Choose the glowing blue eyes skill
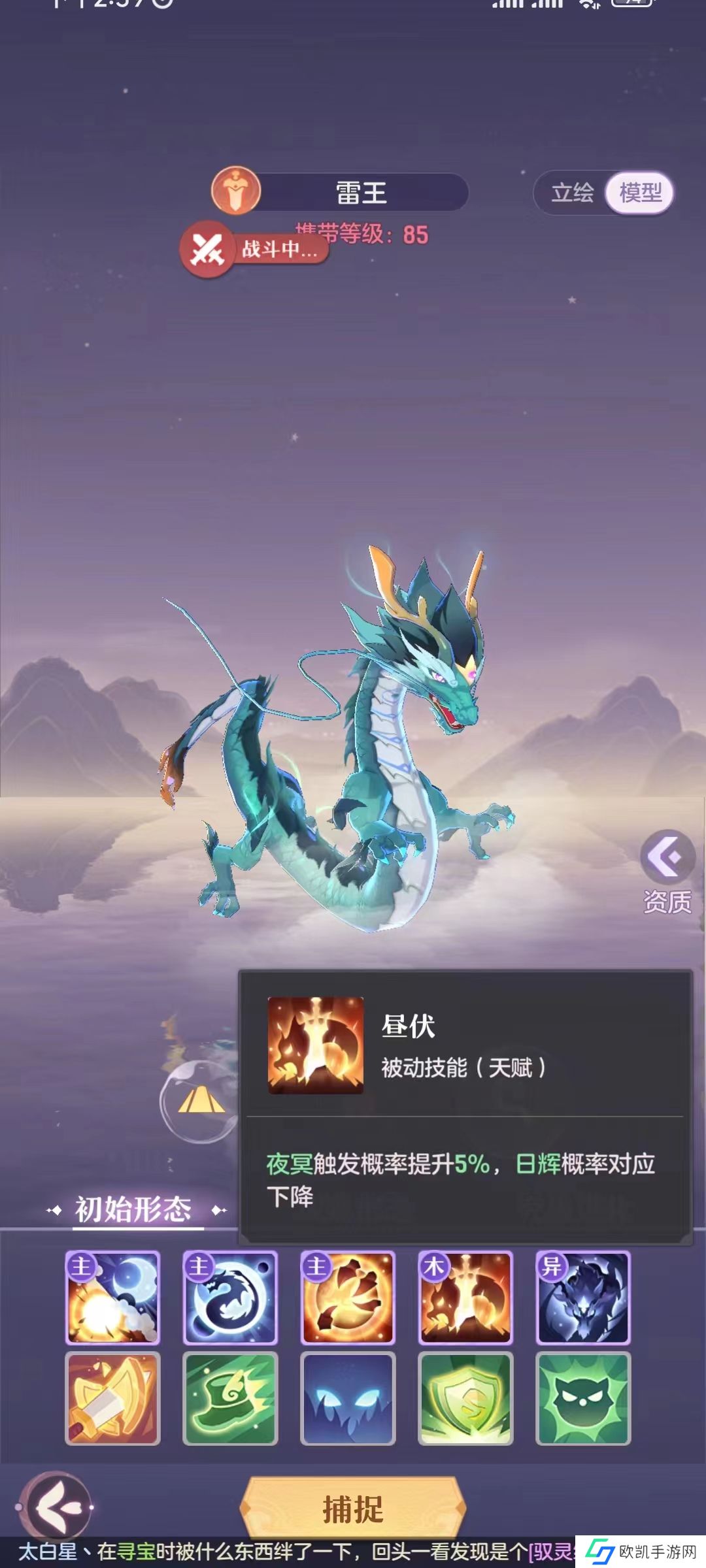706x1568 pixels. point(348,1398)
